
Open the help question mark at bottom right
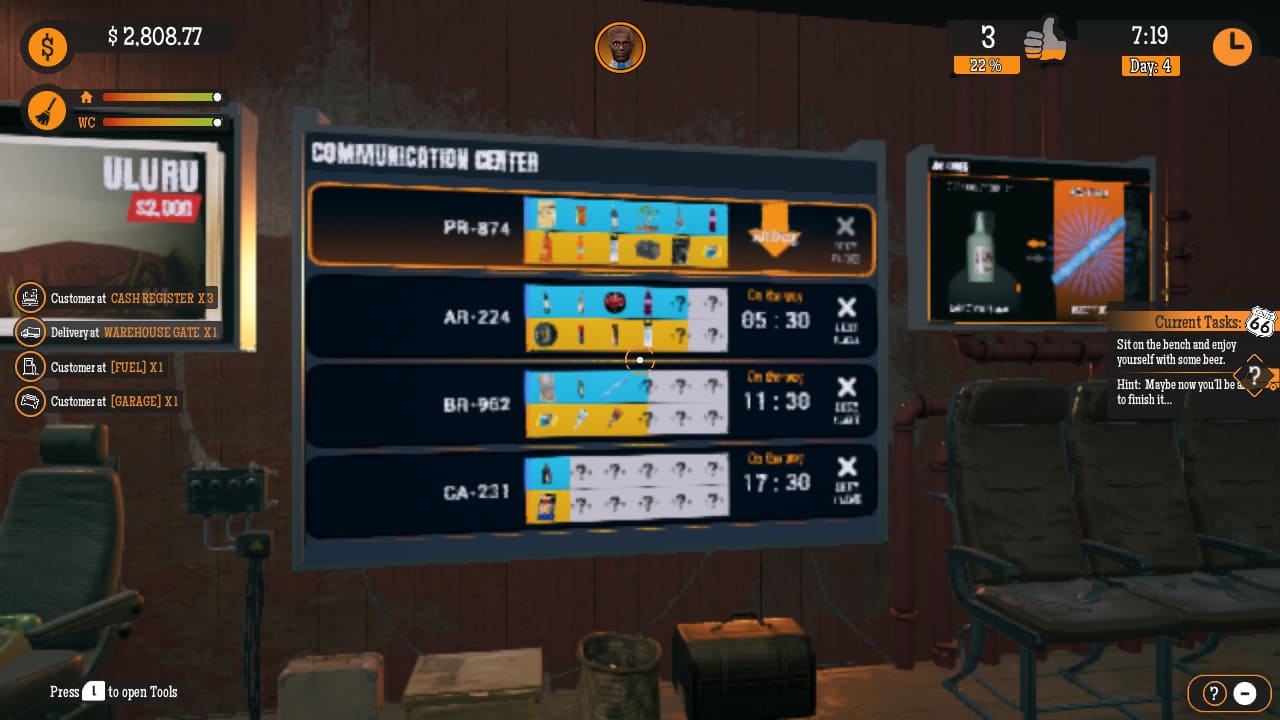1213,693
